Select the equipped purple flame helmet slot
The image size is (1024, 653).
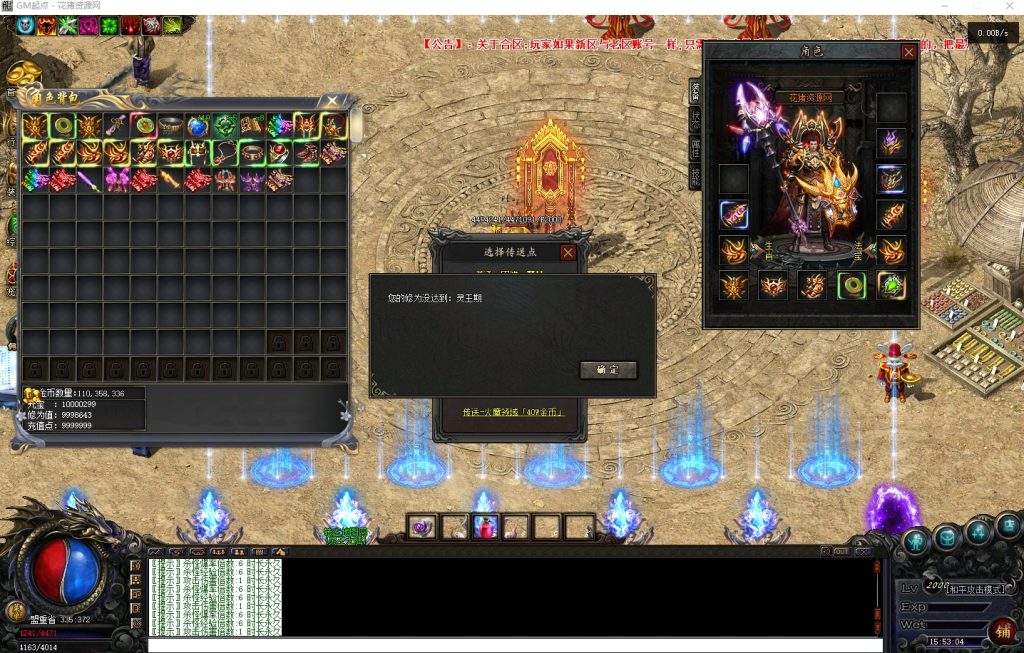890,143
